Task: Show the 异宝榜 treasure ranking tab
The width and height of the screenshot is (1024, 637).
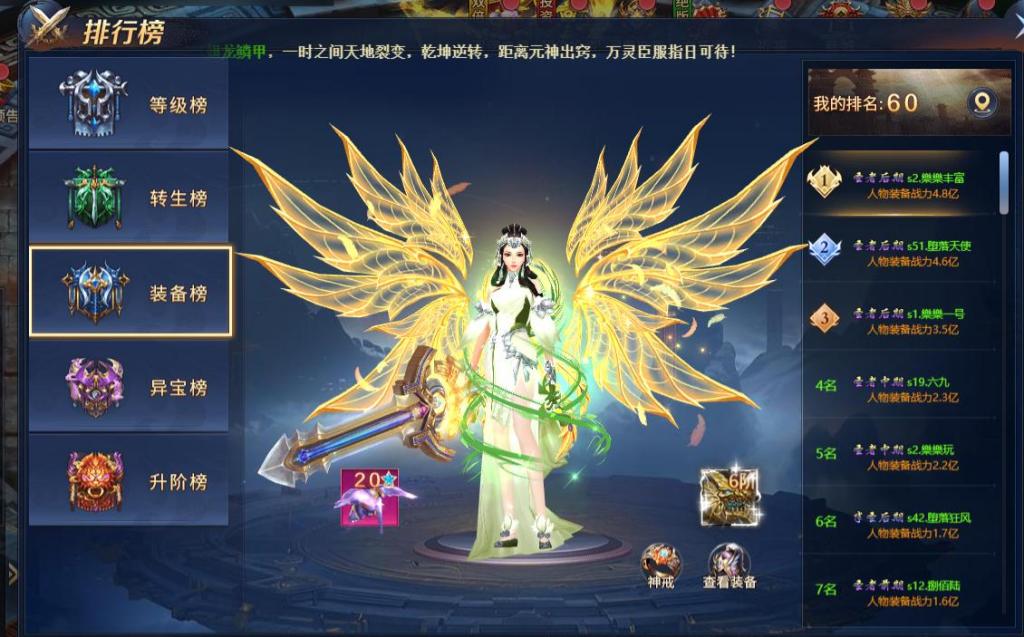Action: [x=130, y=387]
